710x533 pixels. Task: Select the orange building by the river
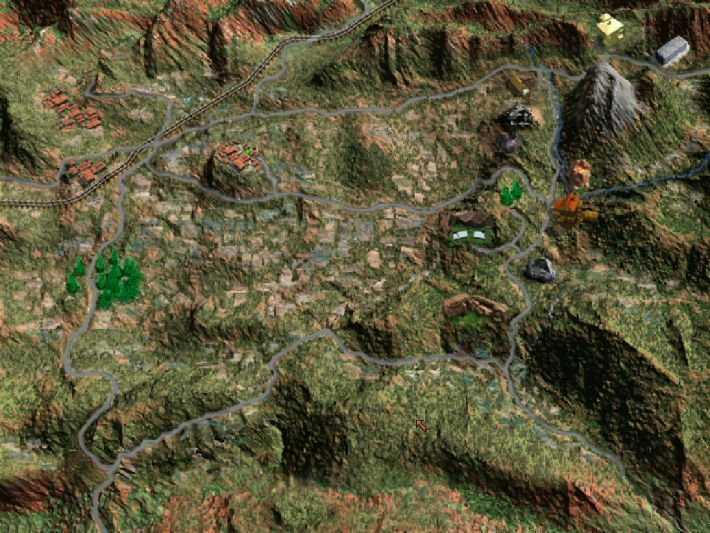pos(567,209)
